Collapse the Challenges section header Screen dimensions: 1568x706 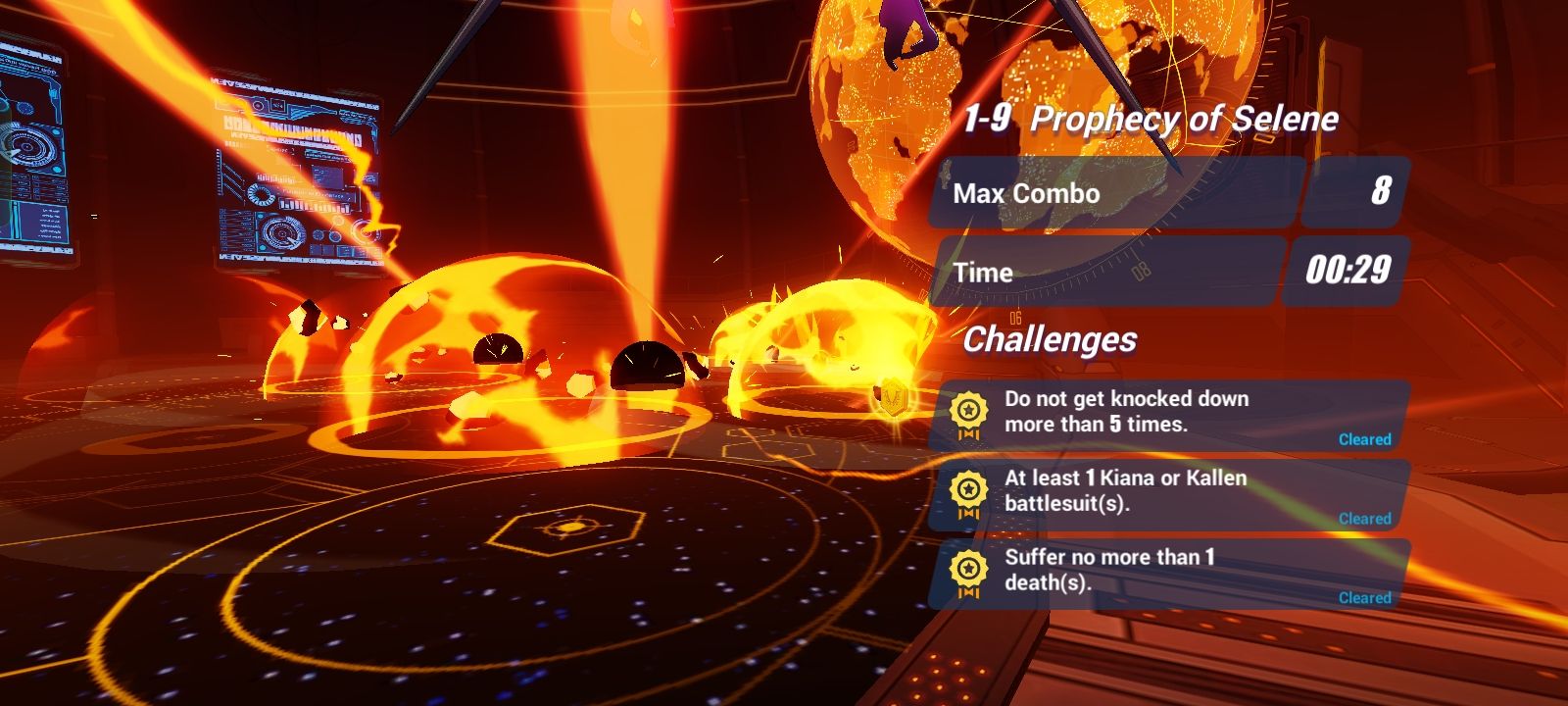pos(1049,342)
